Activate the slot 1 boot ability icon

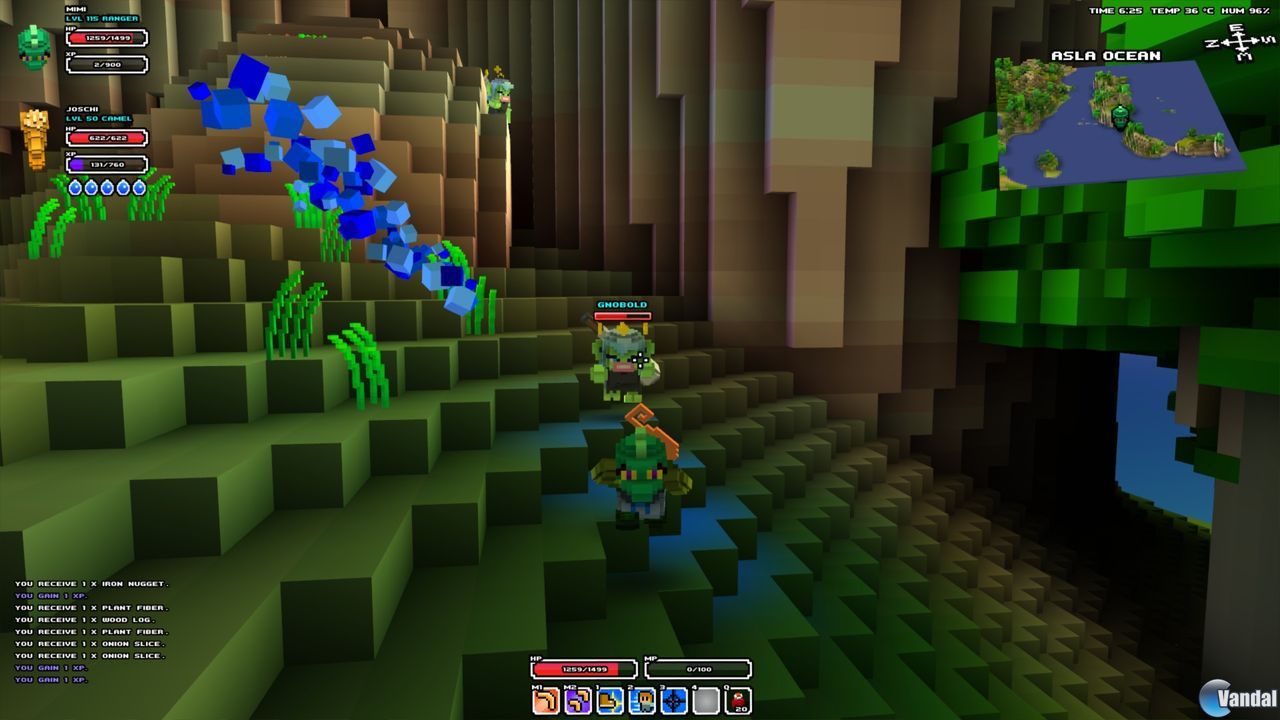click(608, 699)
